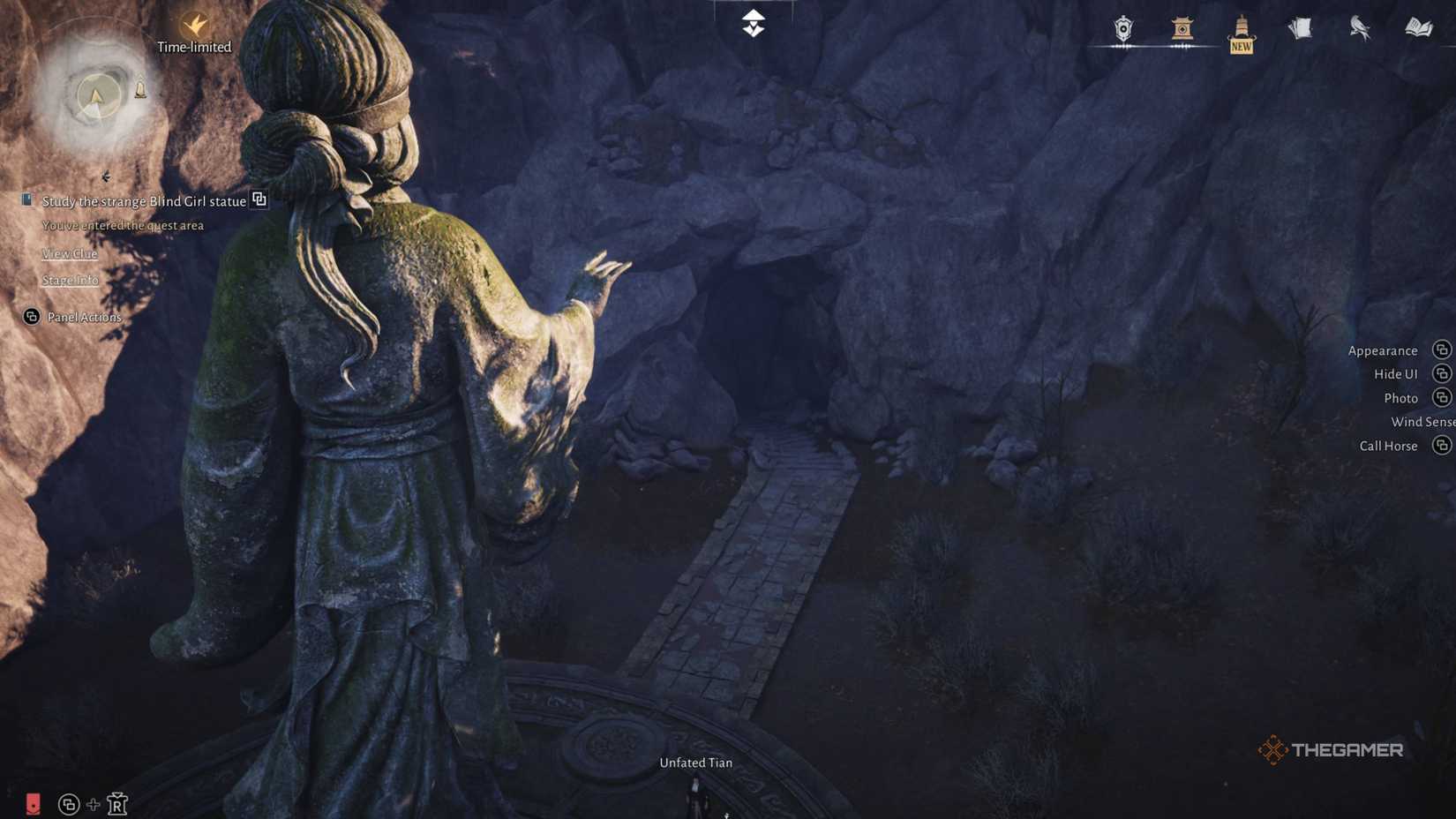The width and height of the screenshot is (1456, 819).
Task: Select the bell icon on the minimap
Action: coord(140,88)
